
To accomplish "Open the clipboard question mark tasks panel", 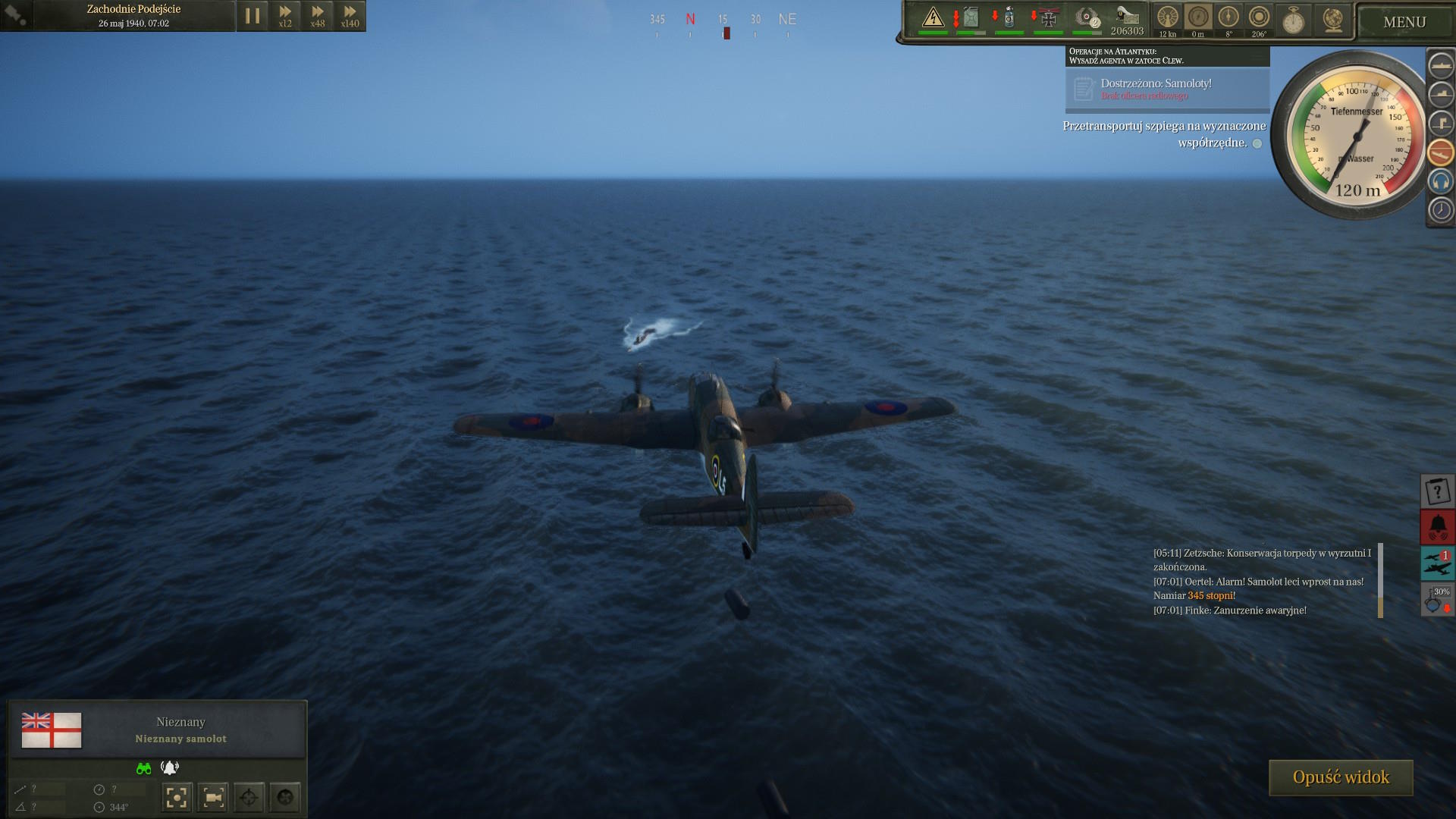I will pos(1437,491).
